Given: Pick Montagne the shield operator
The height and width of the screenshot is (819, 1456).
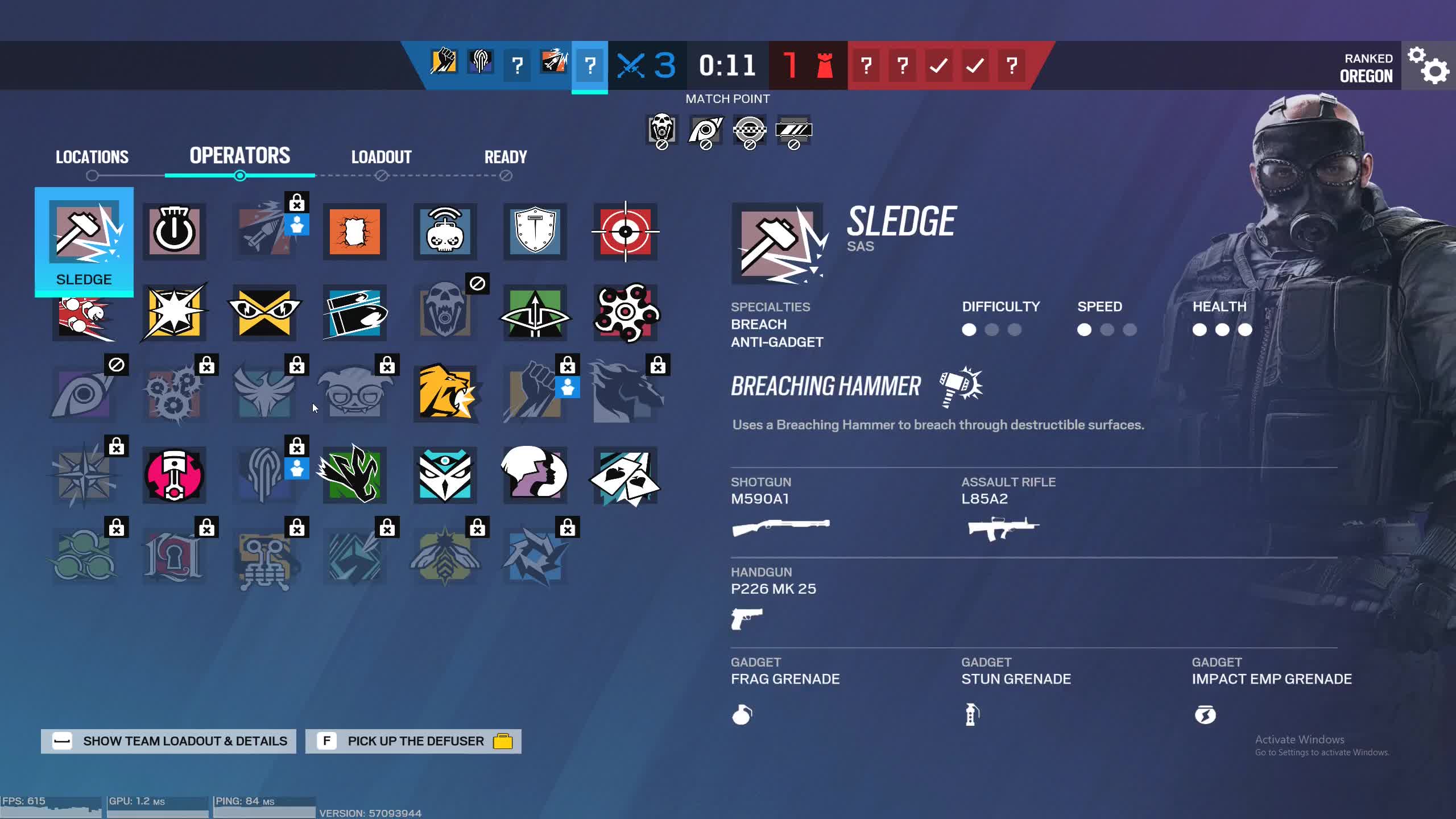Looking at the screenshot, I should (x=535, y=231).
